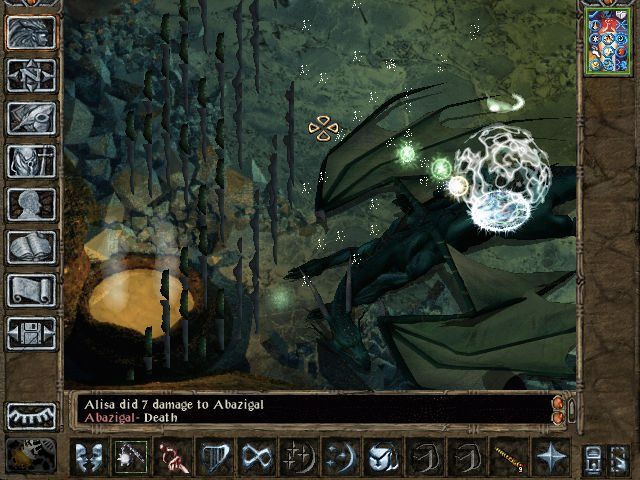640x480 pixels.
Task: Open special abilities four-pointed star button
Action: pyautogui.click(x=551, y=457)
